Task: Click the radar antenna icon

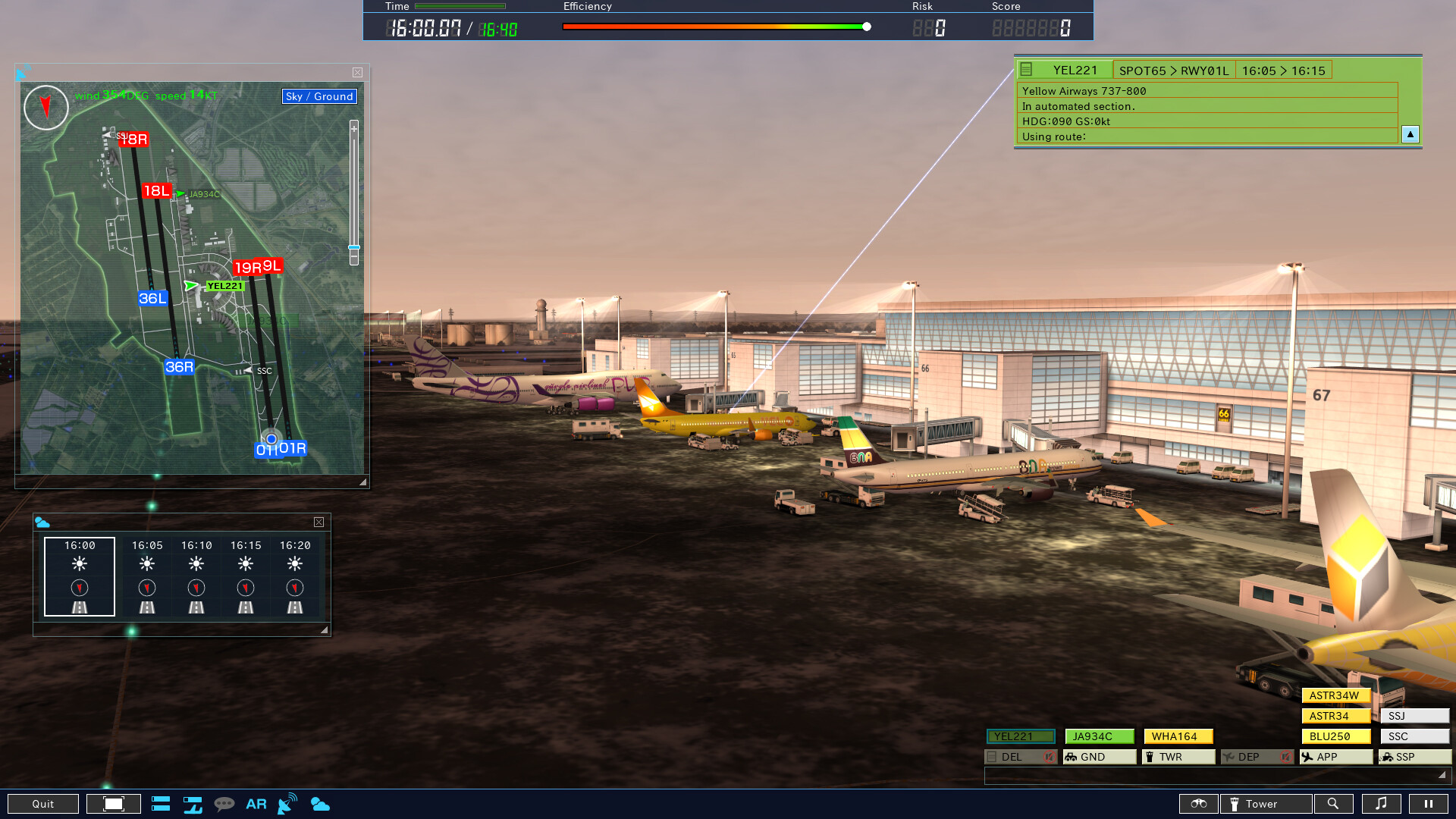Action: [x=286, y=803]
